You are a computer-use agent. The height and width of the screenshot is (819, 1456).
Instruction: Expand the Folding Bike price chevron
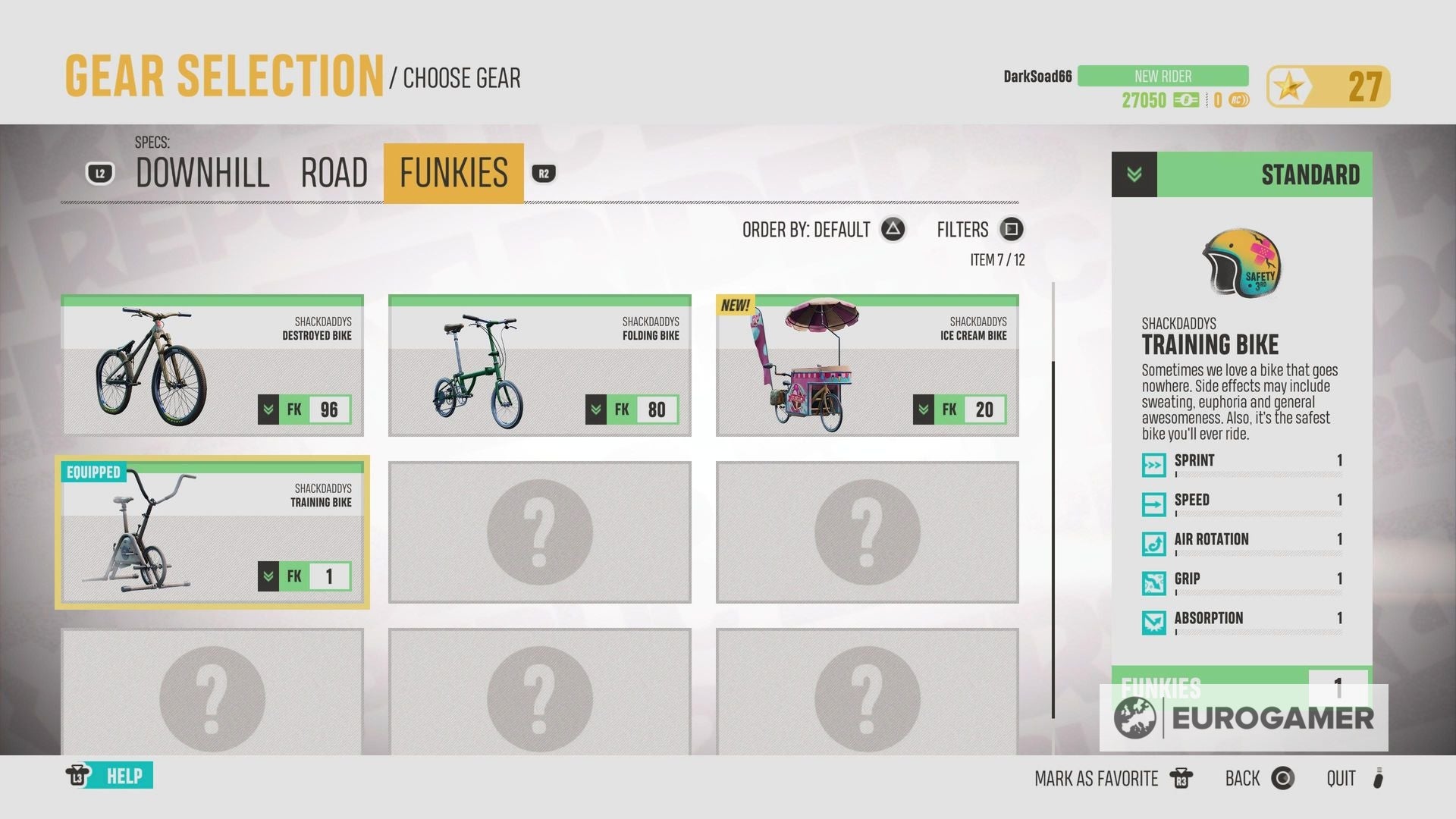(x=595, y=409)
